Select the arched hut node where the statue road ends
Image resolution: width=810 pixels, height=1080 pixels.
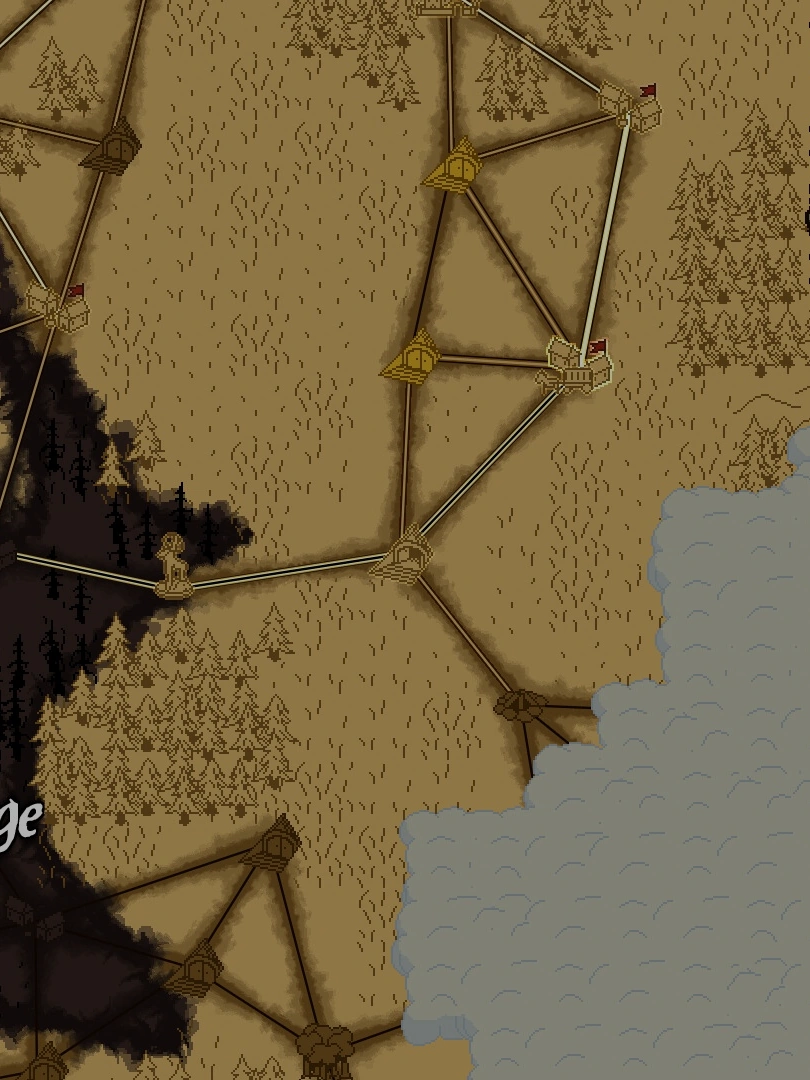pos(404,558)
